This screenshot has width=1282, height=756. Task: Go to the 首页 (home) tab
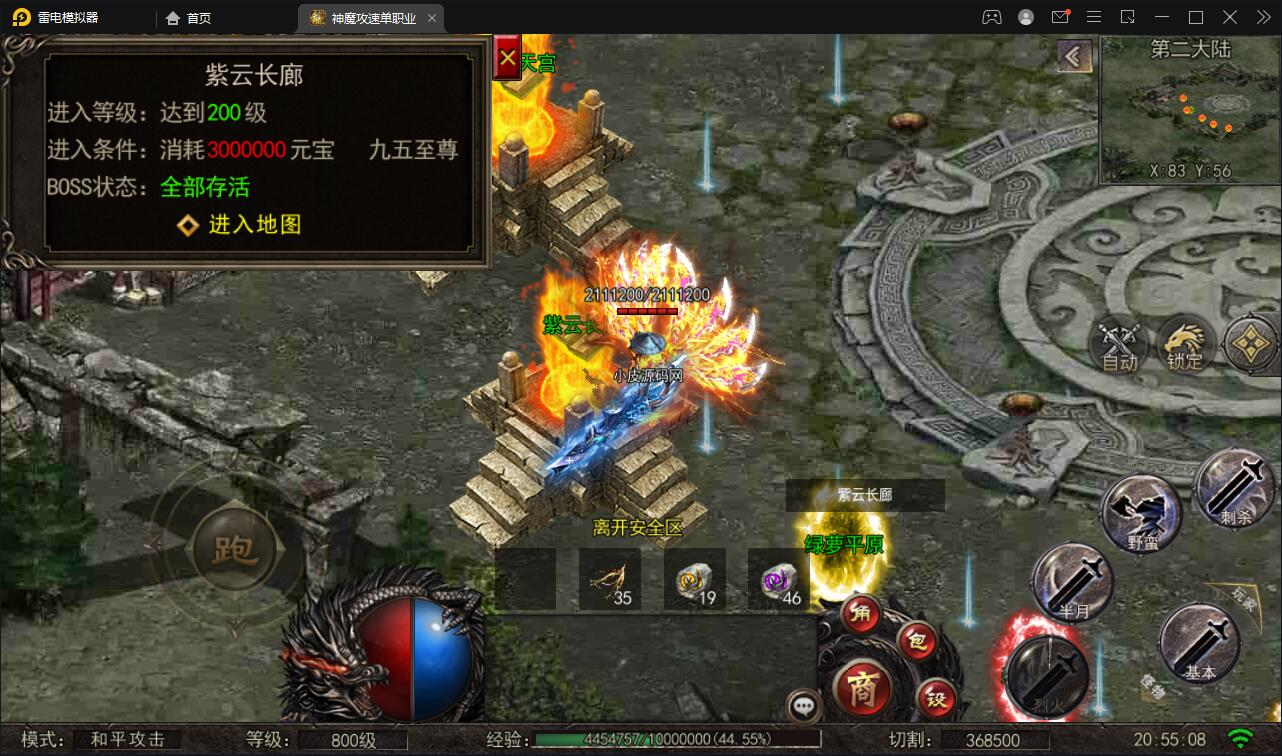tap(188, 17)
